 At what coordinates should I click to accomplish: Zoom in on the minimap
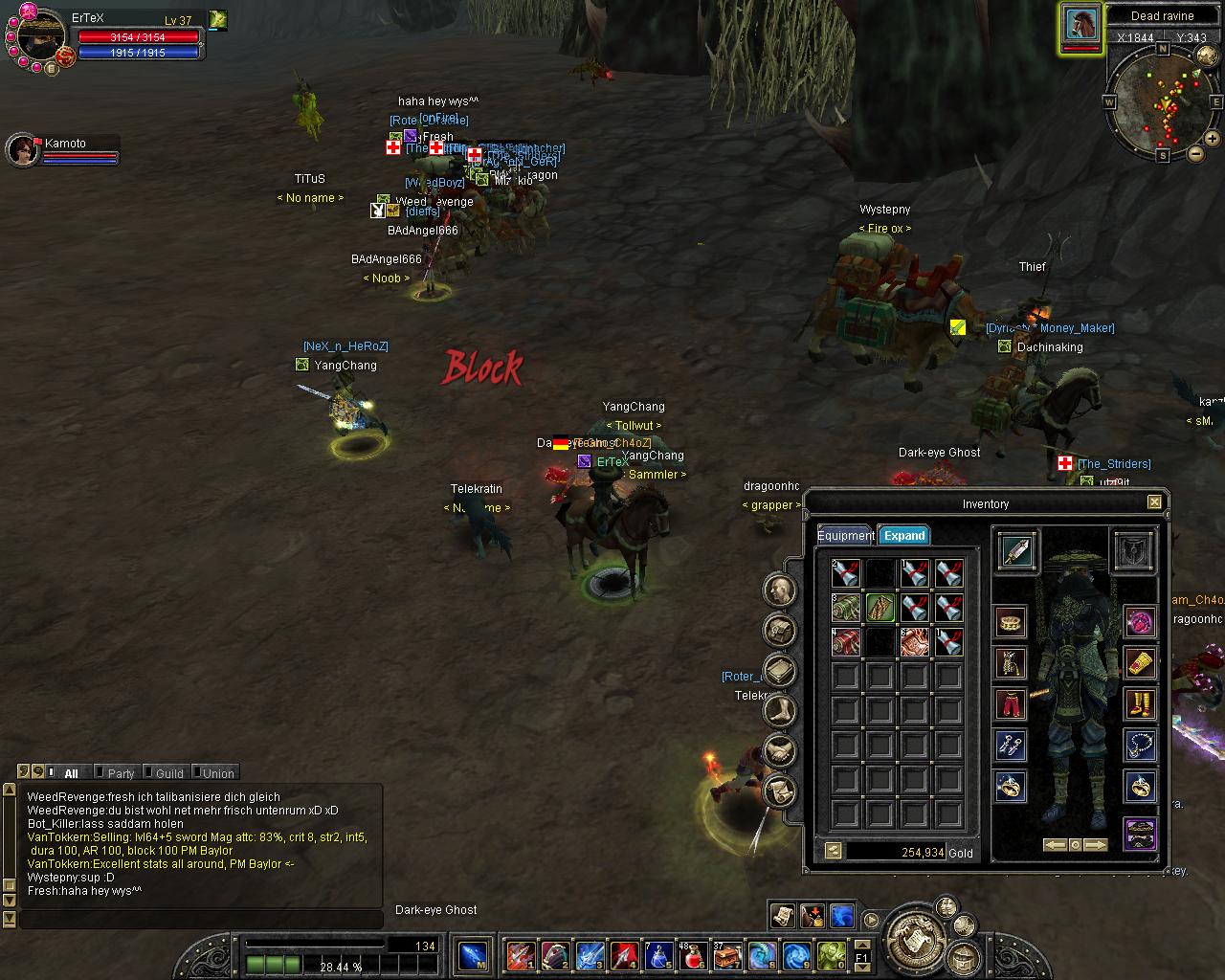[1213, 139]
